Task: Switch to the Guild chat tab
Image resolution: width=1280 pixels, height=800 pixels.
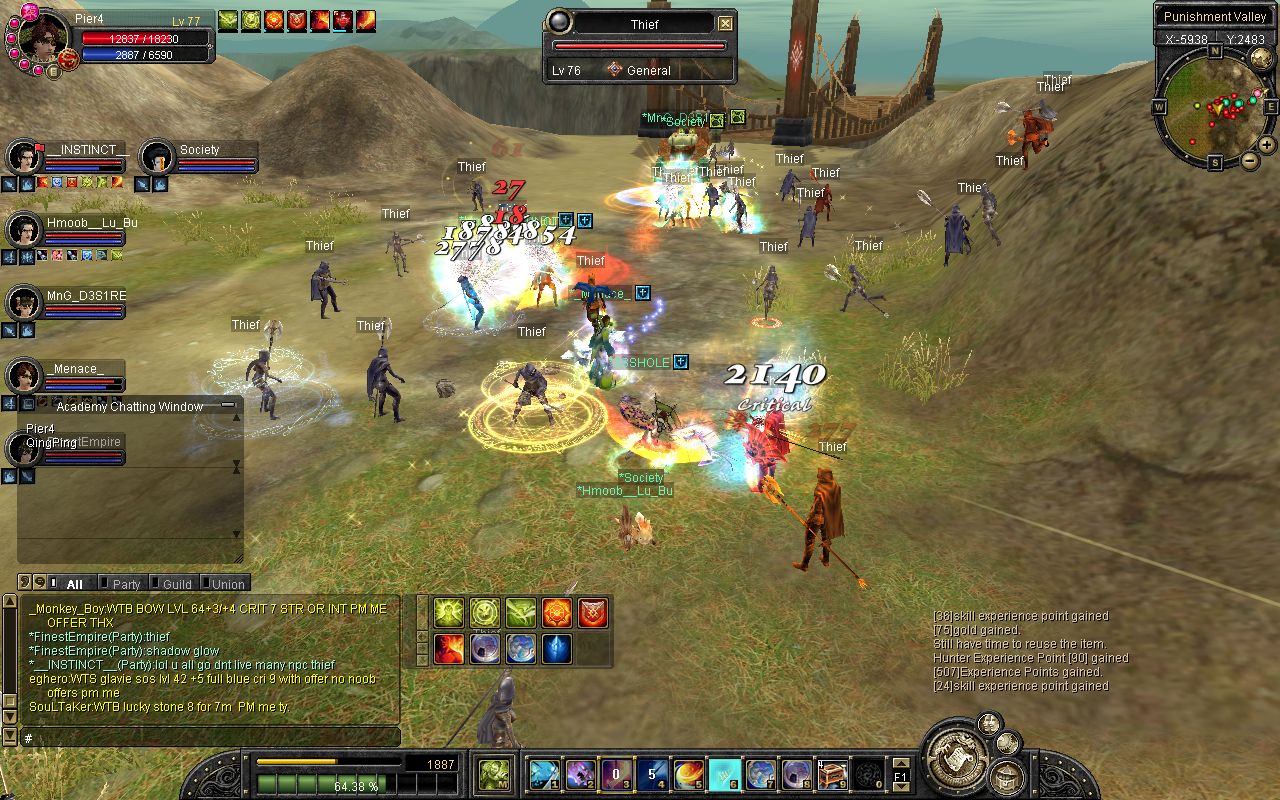Action: point(176,584)
